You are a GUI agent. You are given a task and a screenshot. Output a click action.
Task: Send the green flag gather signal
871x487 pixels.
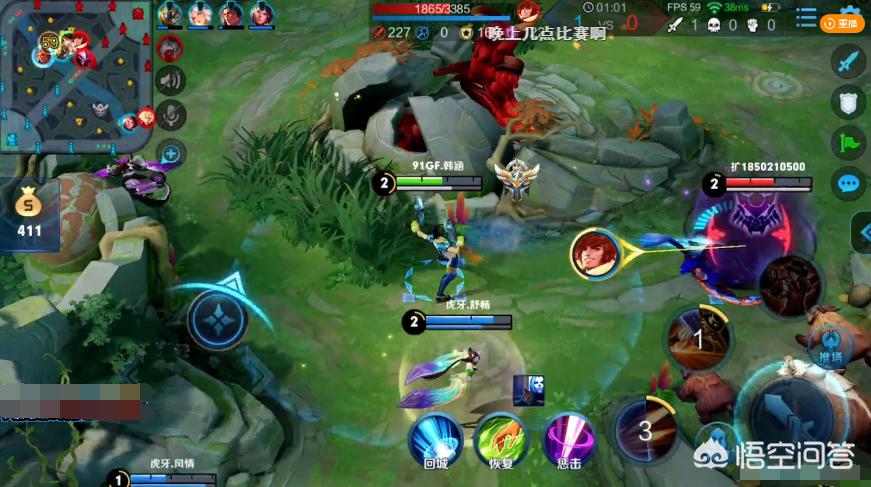(848, 142)
